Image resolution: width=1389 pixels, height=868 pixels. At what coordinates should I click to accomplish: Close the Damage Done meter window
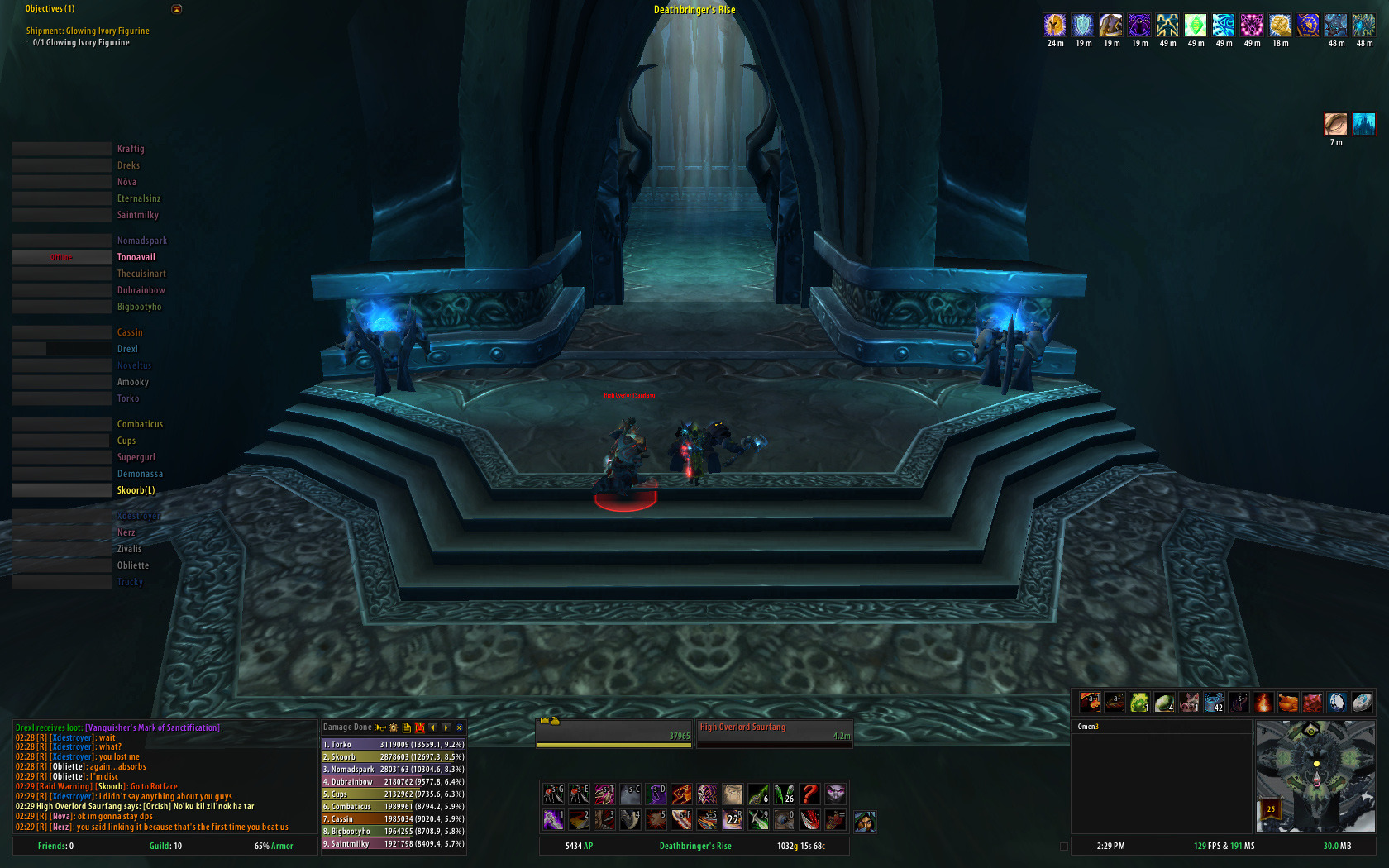(460, 727)
